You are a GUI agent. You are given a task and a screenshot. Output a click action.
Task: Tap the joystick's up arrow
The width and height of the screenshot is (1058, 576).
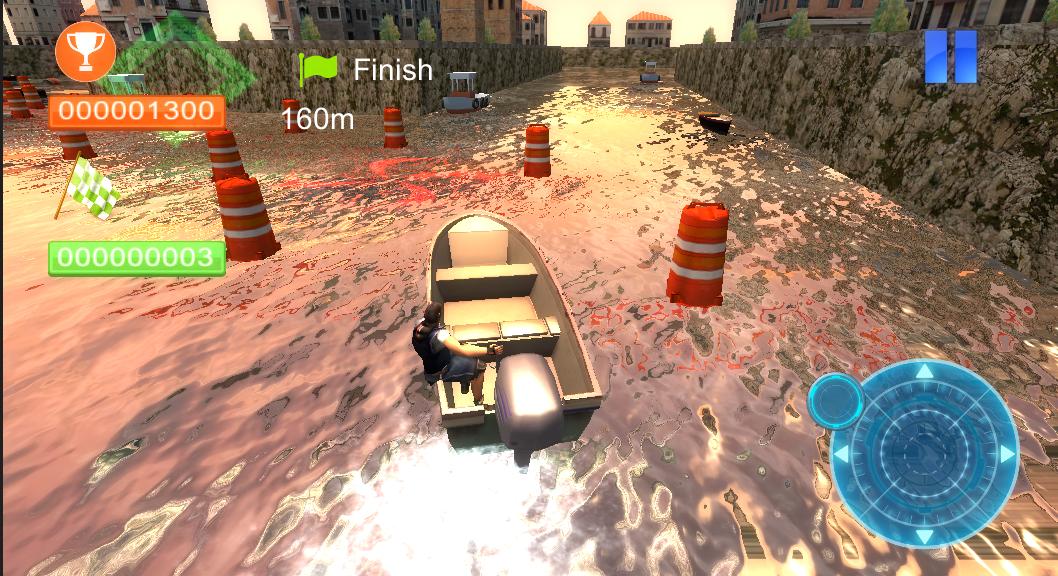(x=924, y=372)
